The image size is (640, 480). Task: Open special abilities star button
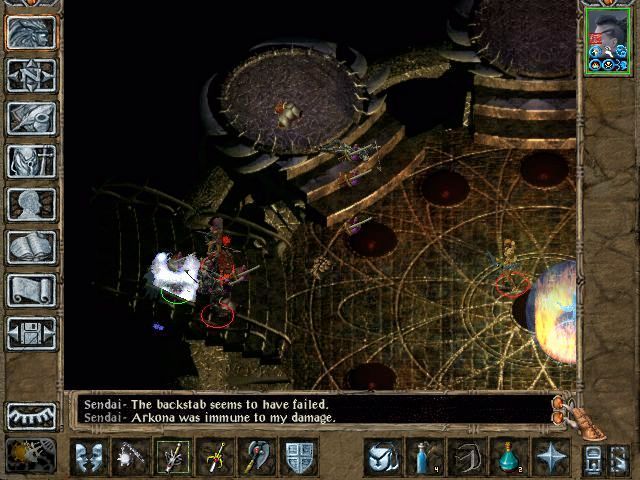click(x=551, y=456)
